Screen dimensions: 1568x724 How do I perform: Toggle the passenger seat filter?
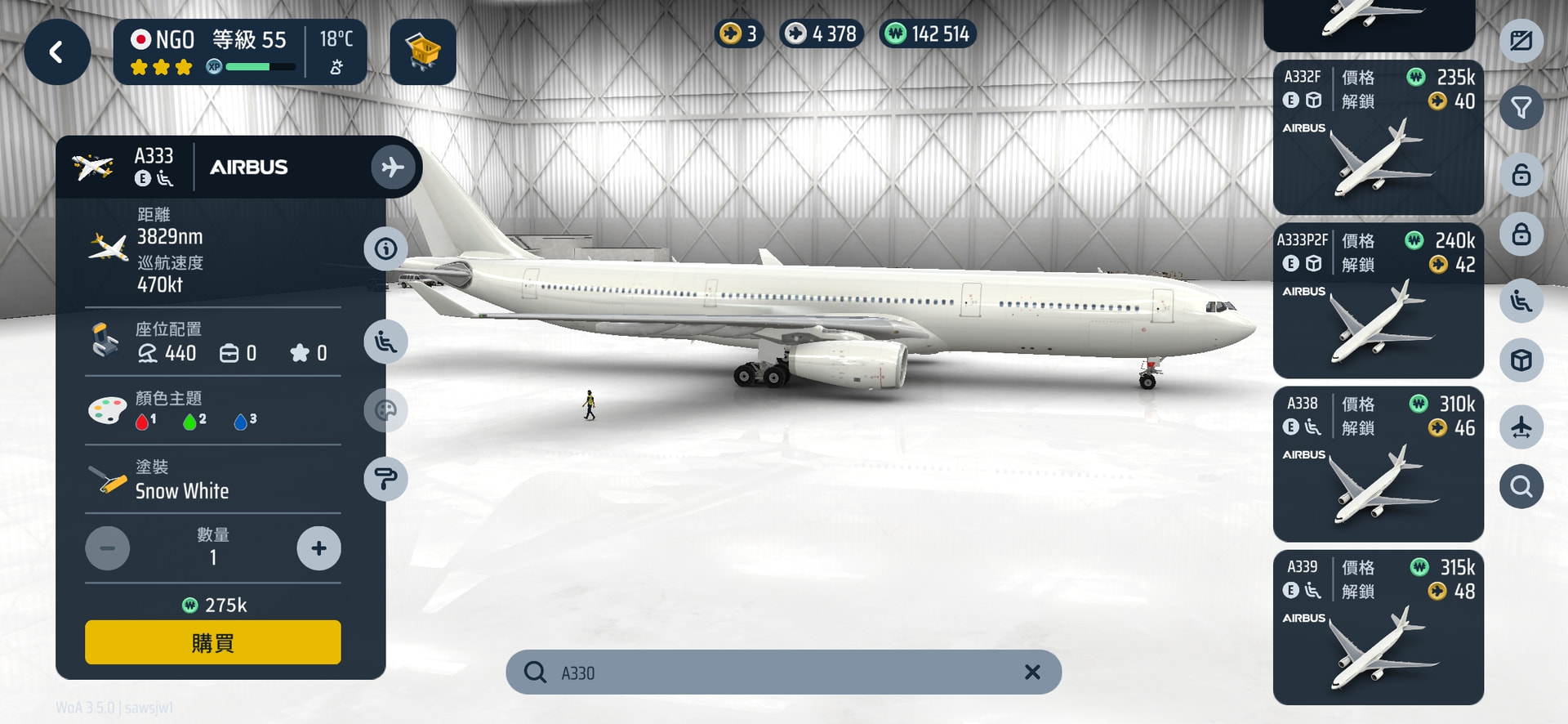pos(1521,301)
